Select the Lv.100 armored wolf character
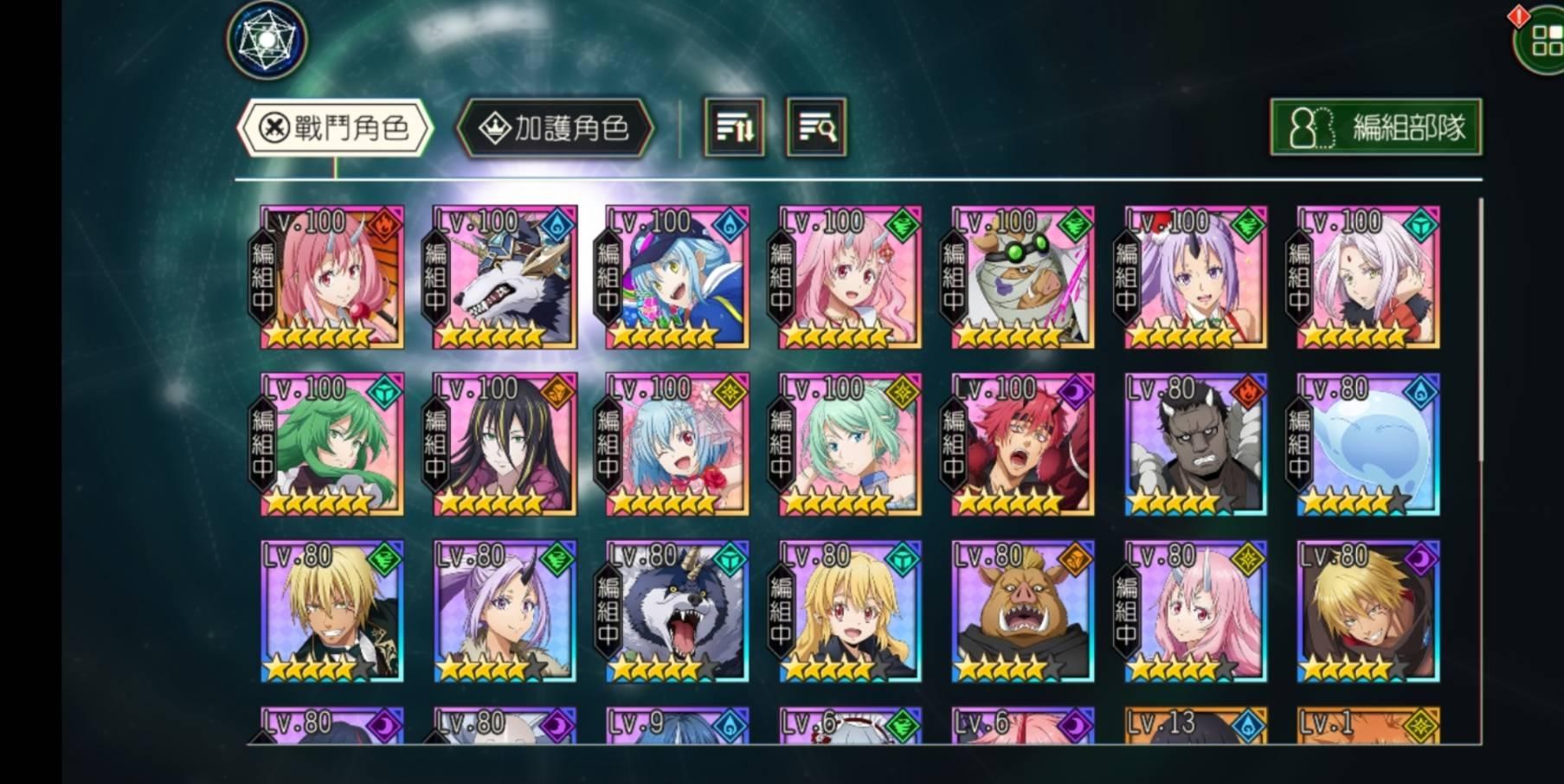The height and width of the screenshot is (784, 1564). [505, 277]
